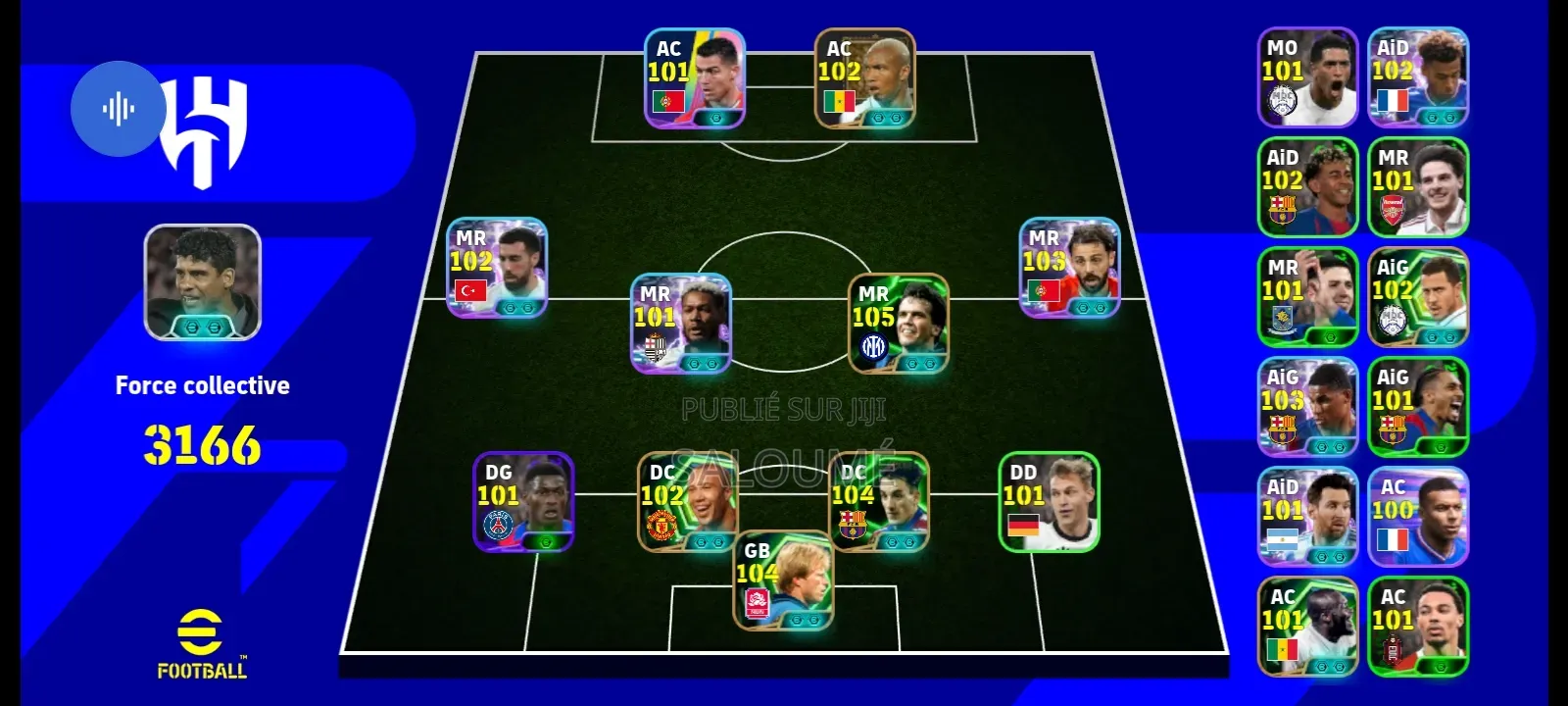Screen dimensions: 1568x706
Task: Select the MR 105 Inter midfielder card
Action: click(898, 325)
